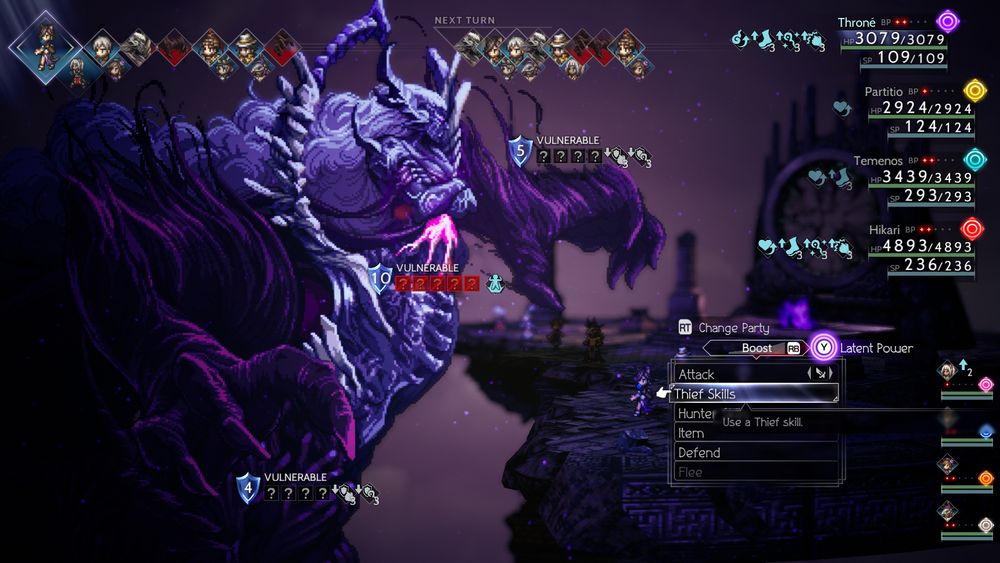The width and height of the screenshot is (1000, 563).
Task: Target the enemy part with shield 10
Action: [x=380, y=280]
